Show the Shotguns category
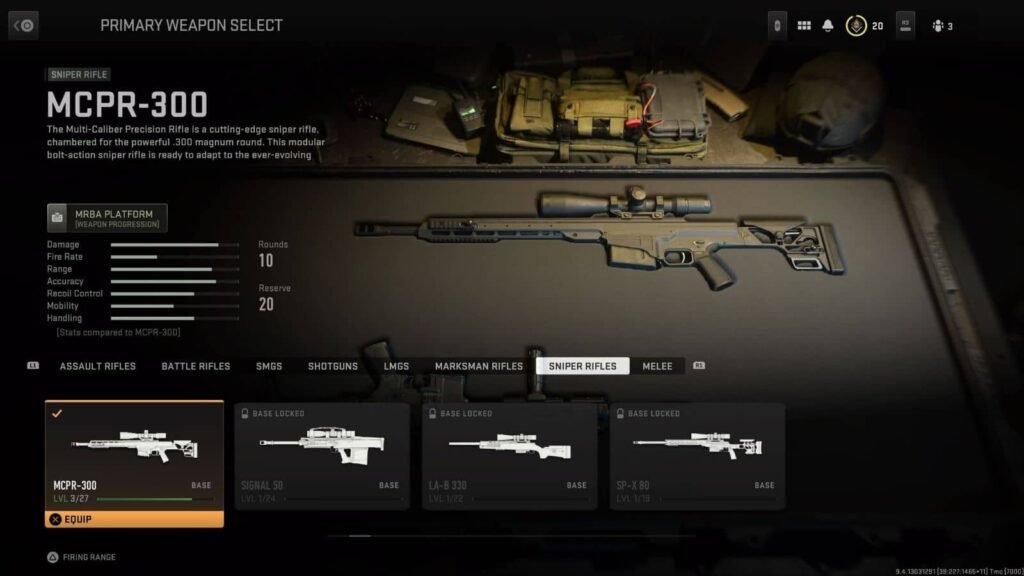Viewport: 1024px width, 576px height. pos(333,366)
